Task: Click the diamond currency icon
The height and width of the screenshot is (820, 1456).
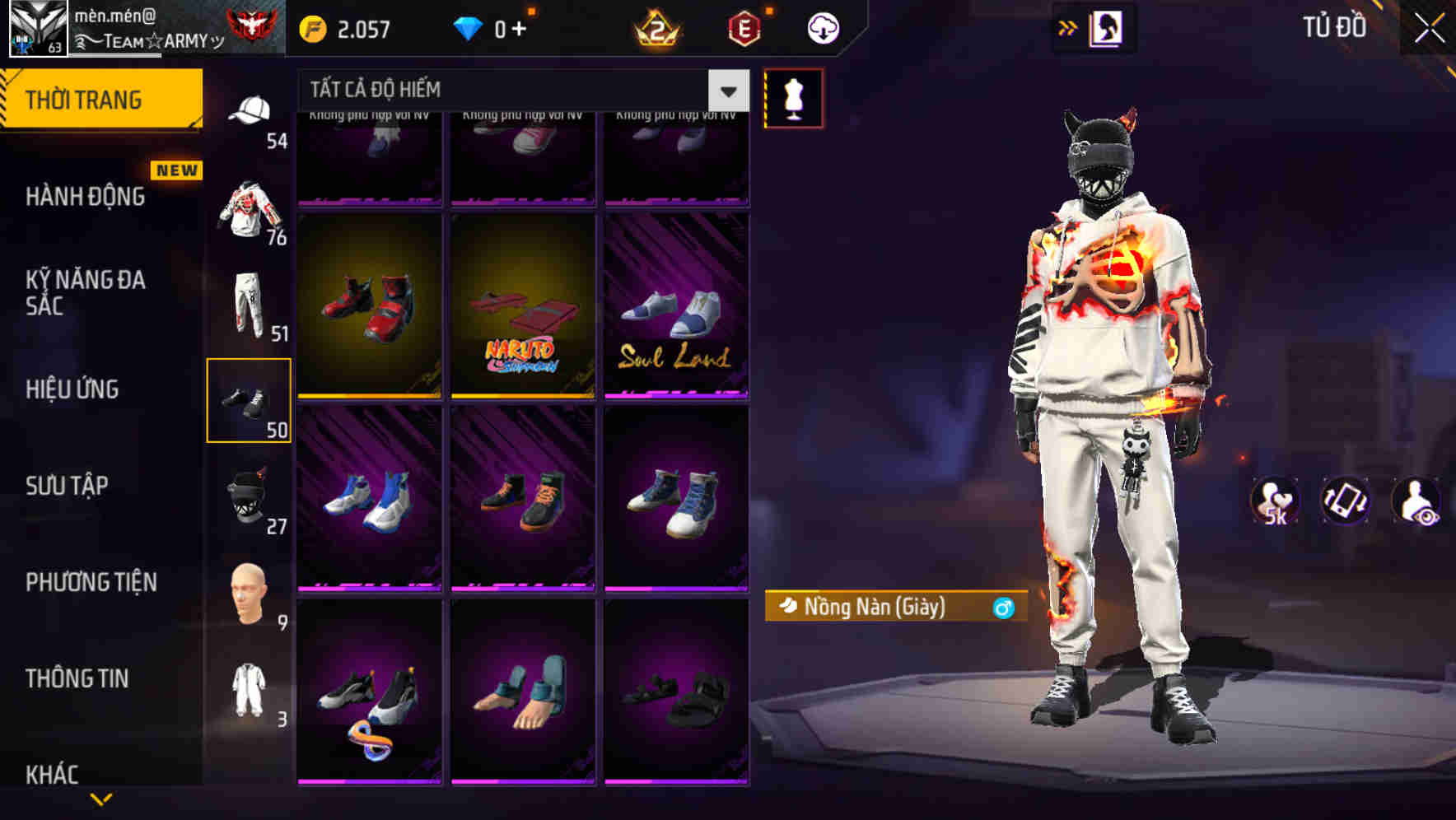Action: [x=469, y=27]
